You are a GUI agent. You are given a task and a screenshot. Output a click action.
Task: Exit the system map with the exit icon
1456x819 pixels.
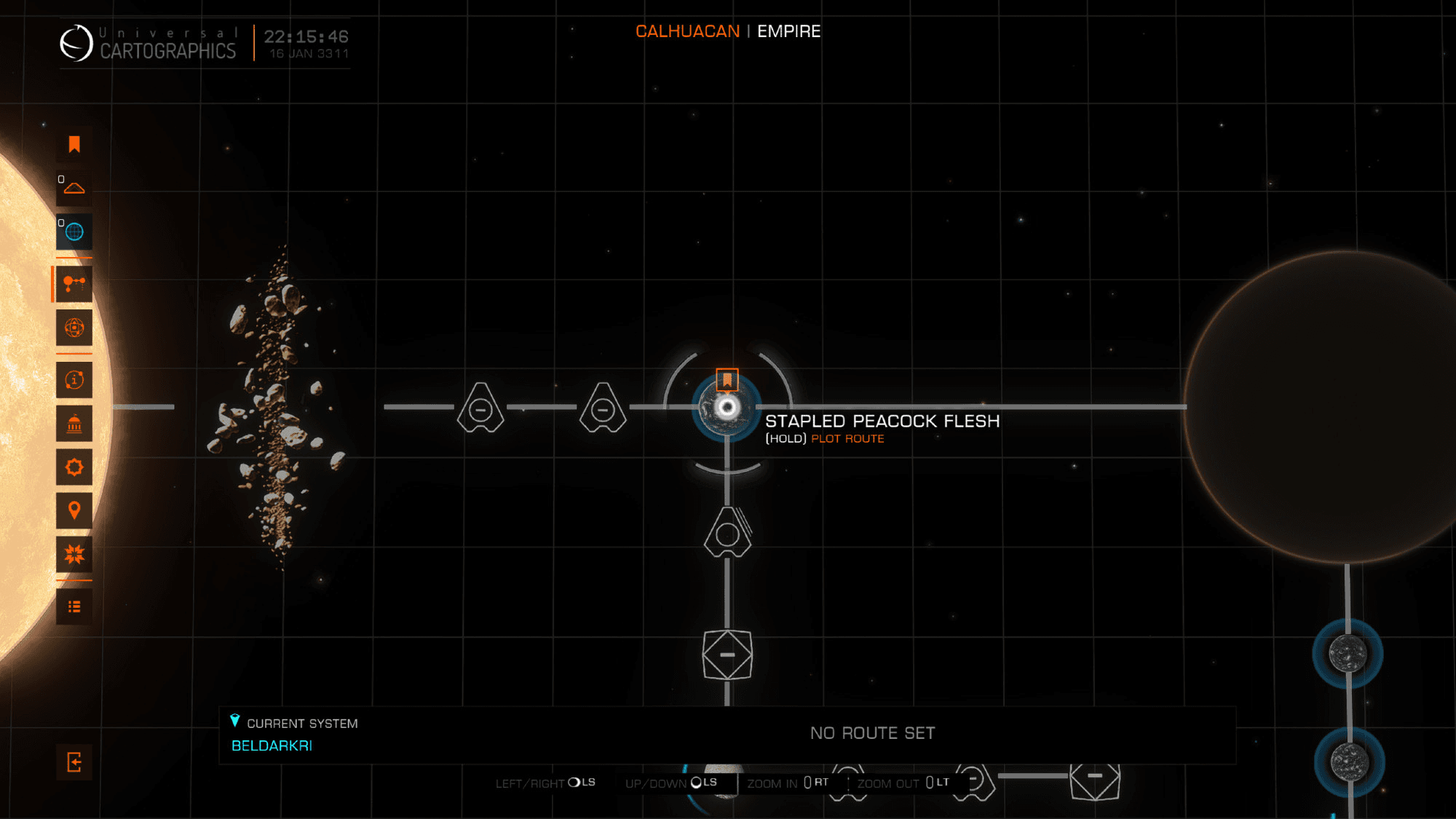(x=74, y=762)
